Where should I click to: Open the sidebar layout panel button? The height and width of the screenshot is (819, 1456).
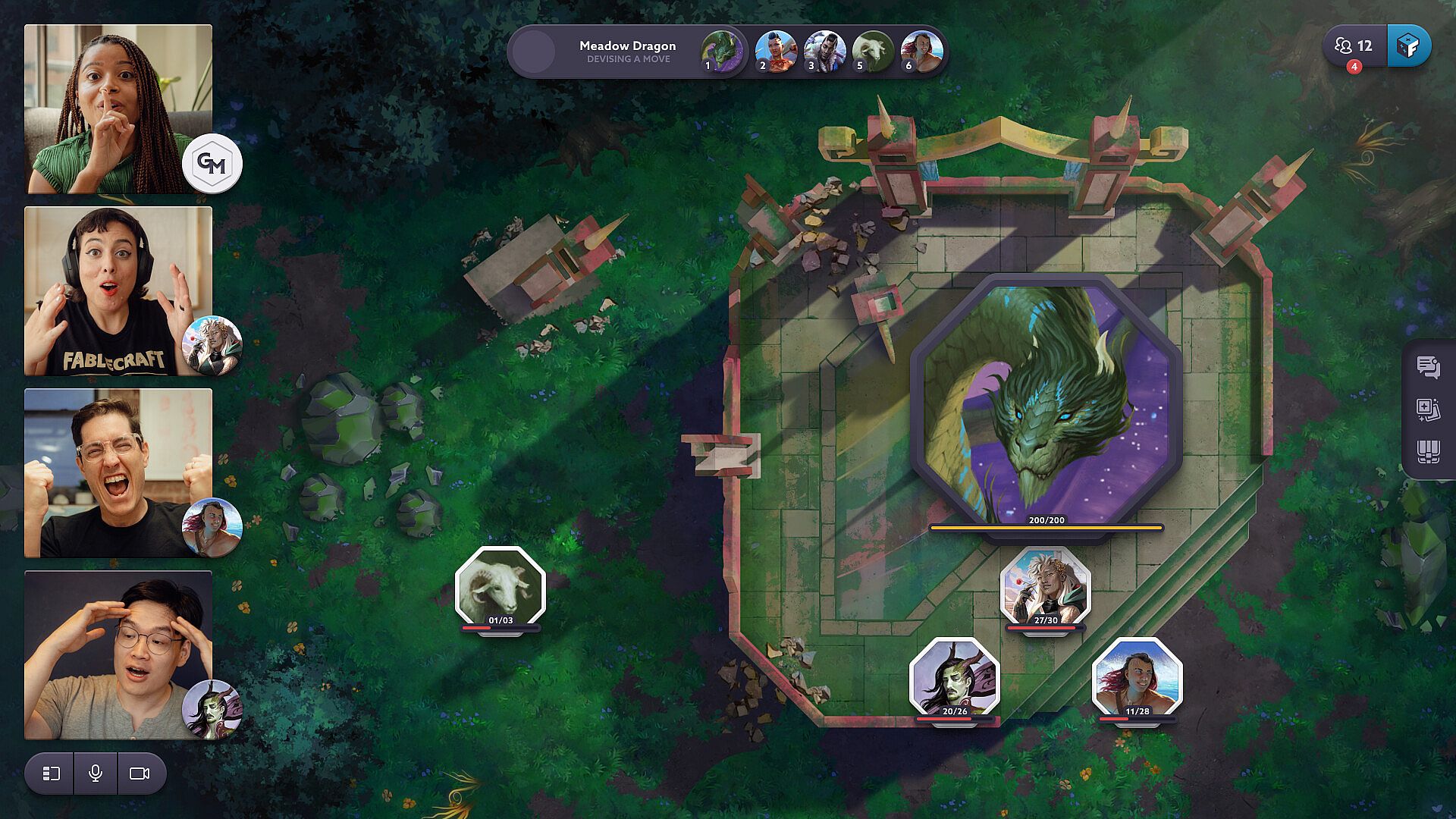pyautogui.click(x=51, y=773)
